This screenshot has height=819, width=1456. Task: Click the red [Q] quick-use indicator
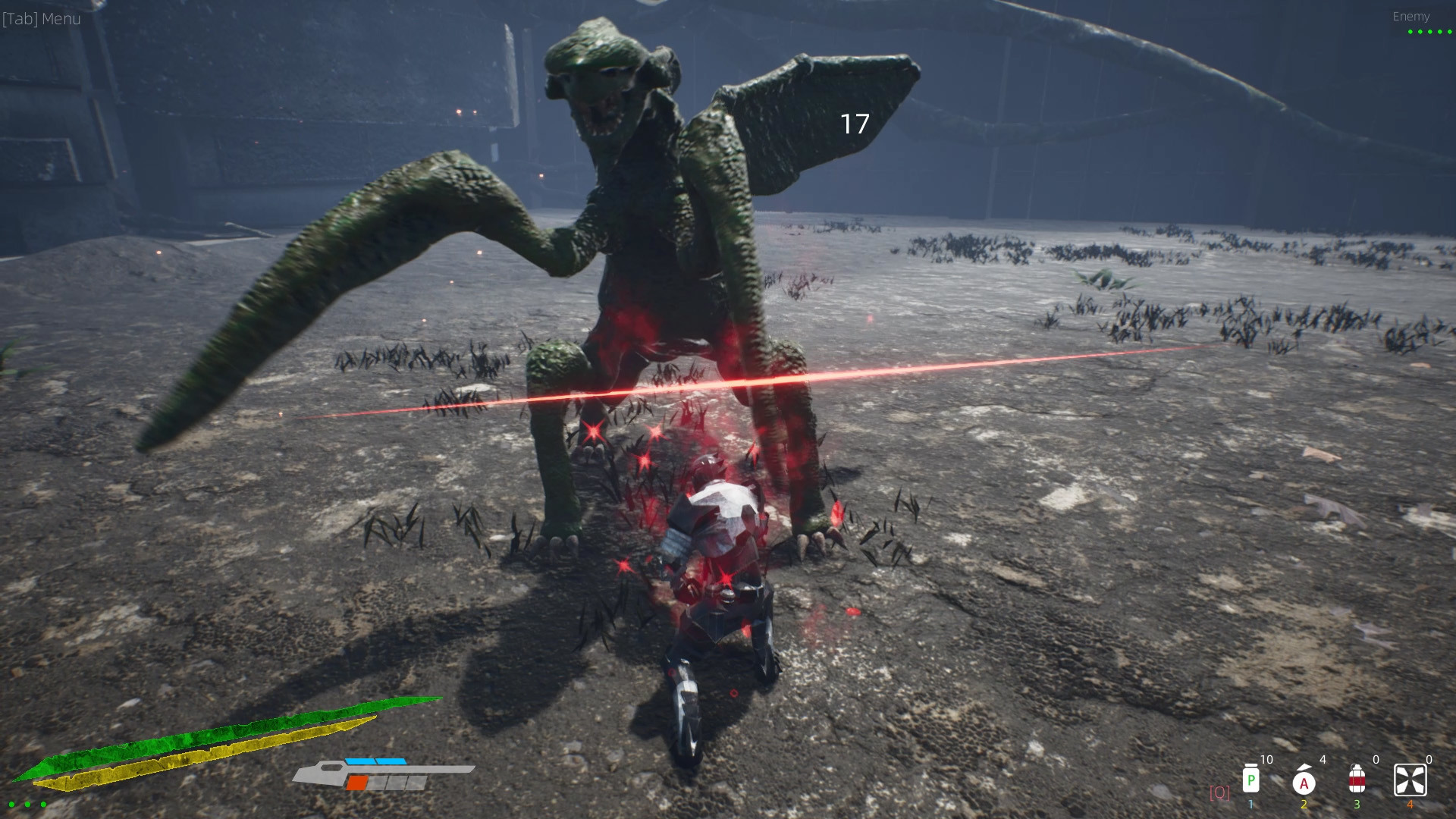[1221, 792]
